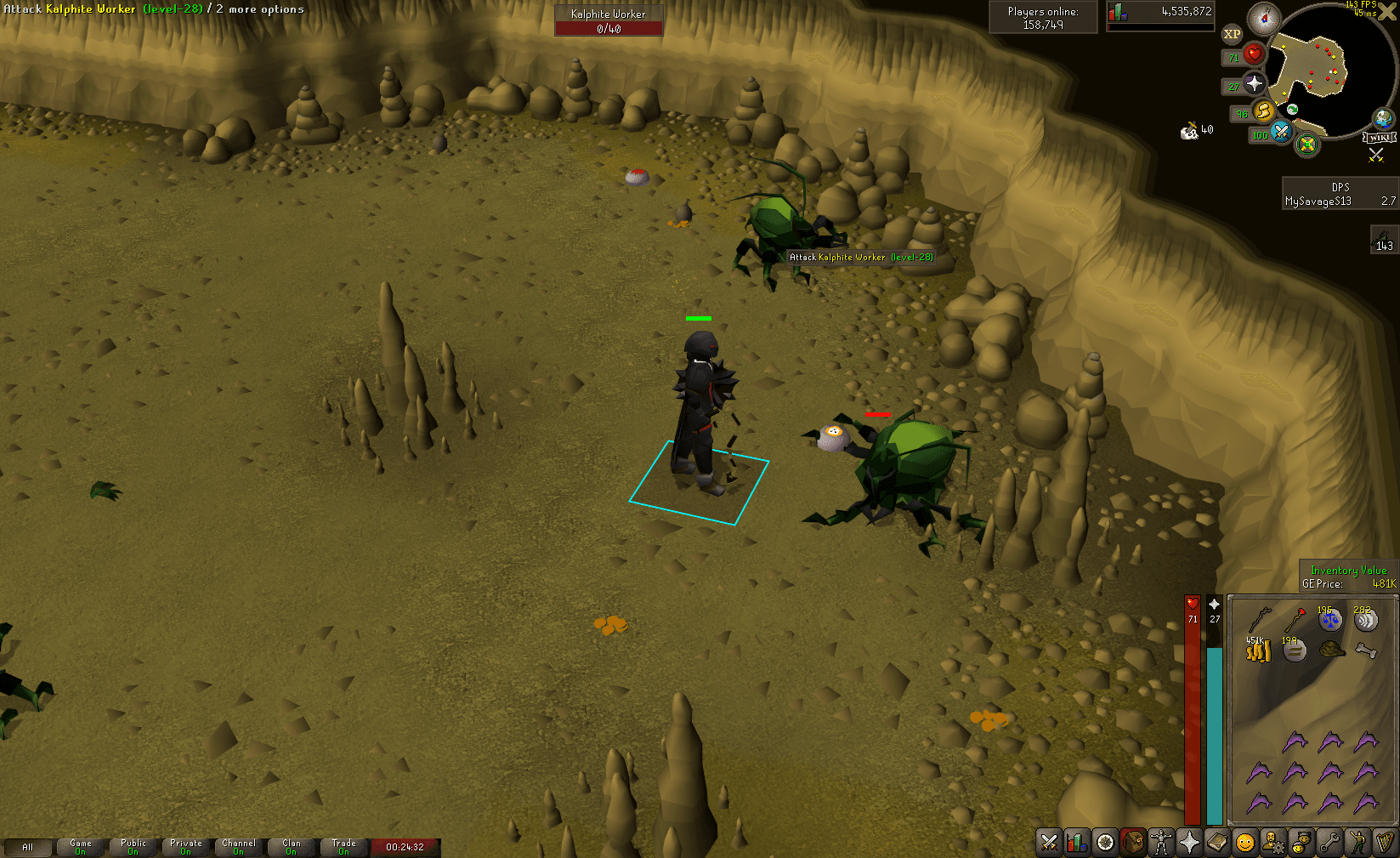Open the Combat Options tab
Image resolution: width=1400 pixels, height=858 pixels.
tap(1049, 843)
